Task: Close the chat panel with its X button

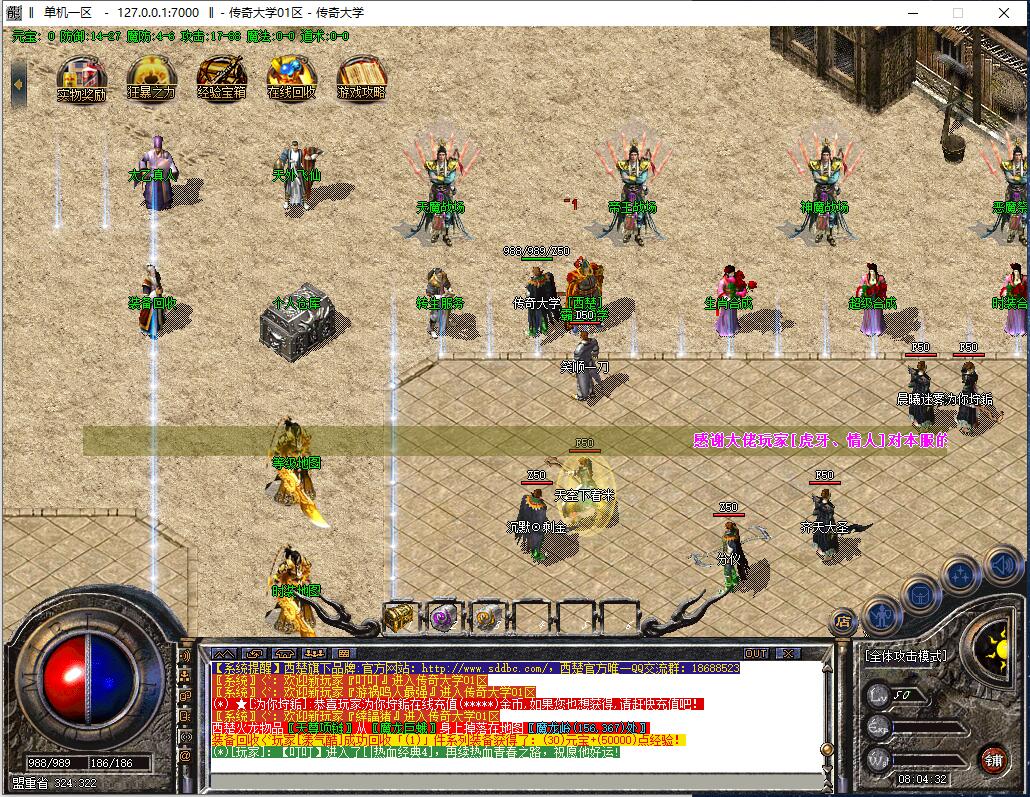Action: pos(787,653)
